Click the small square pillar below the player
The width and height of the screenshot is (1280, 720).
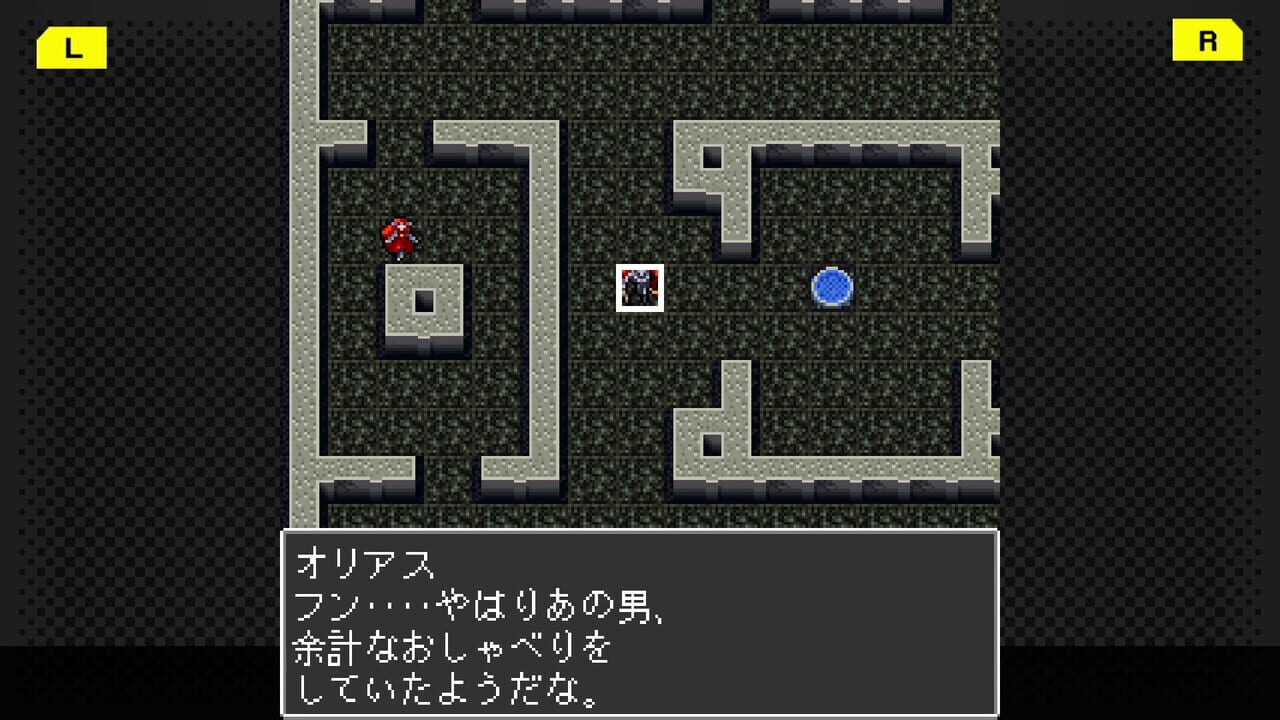coord(422,298)
